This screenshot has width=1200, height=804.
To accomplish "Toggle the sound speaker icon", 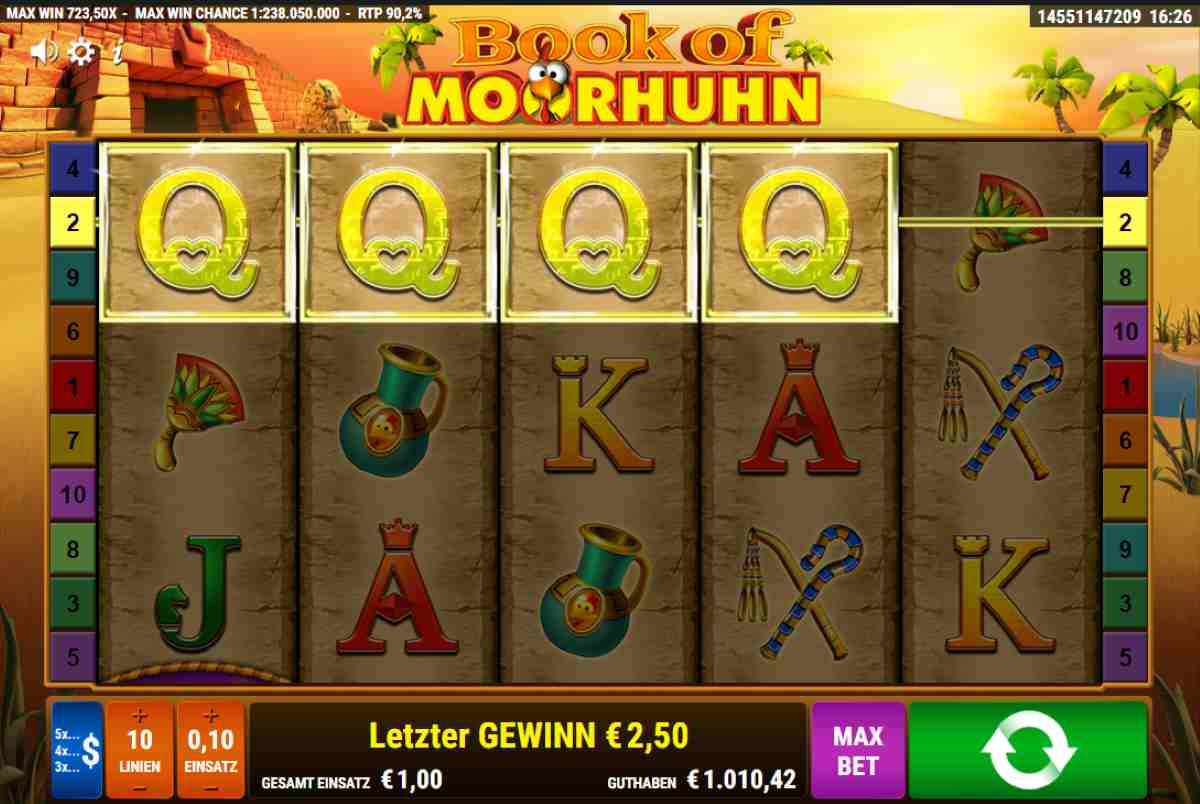I will (x=43, y=51).
